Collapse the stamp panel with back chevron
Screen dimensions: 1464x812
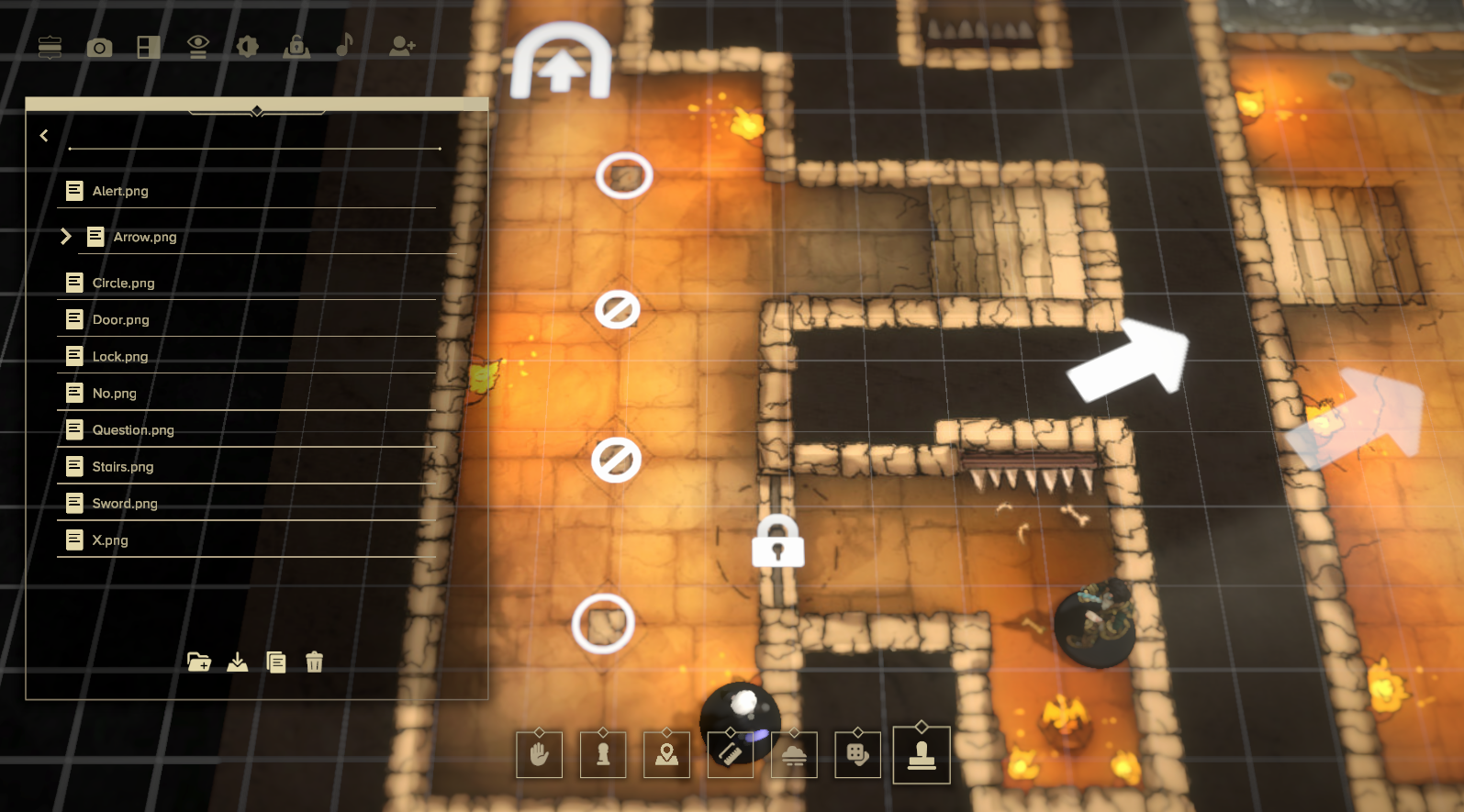click(43, 135)
